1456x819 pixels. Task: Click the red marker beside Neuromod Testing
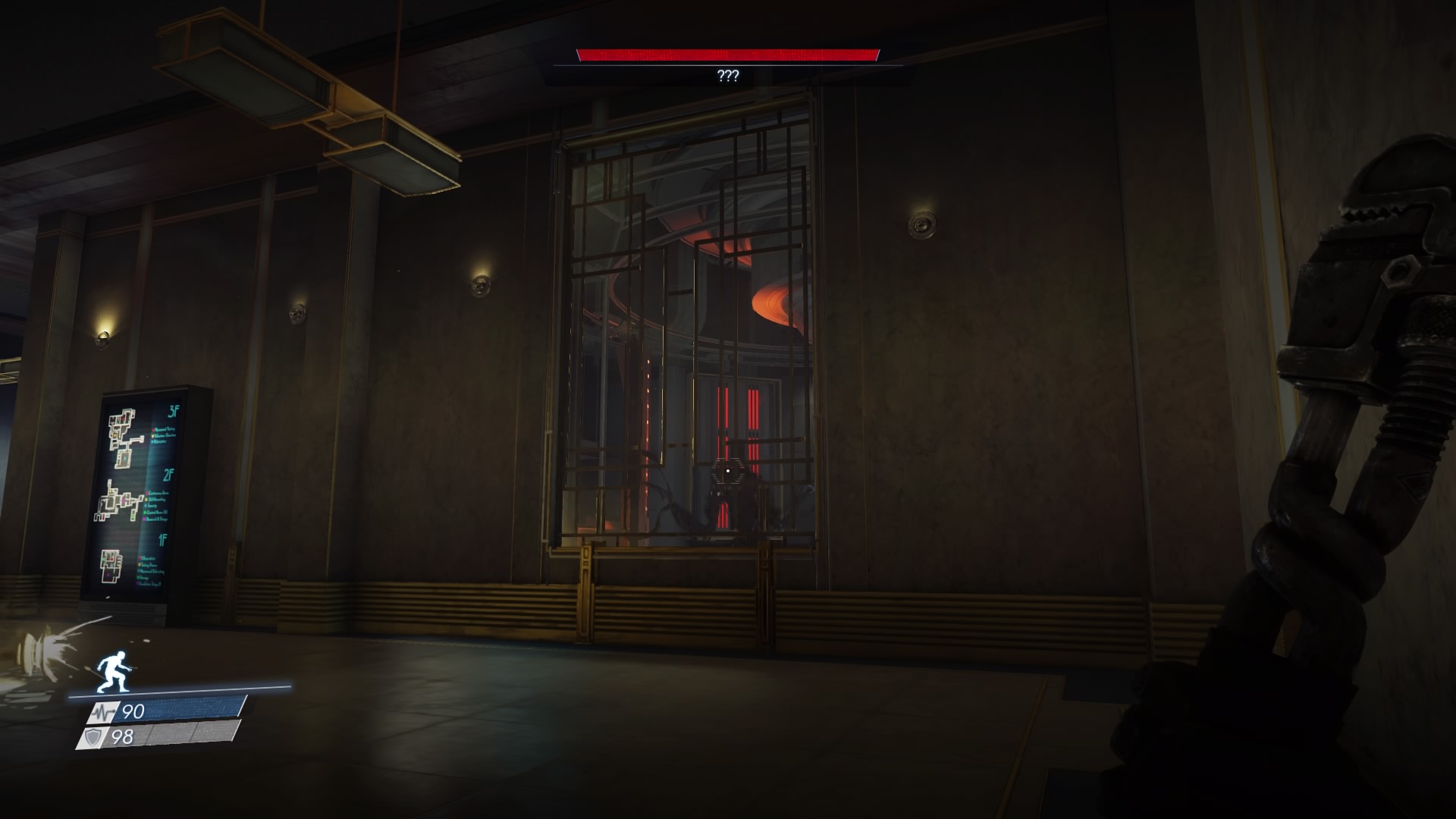pos(154,429)
